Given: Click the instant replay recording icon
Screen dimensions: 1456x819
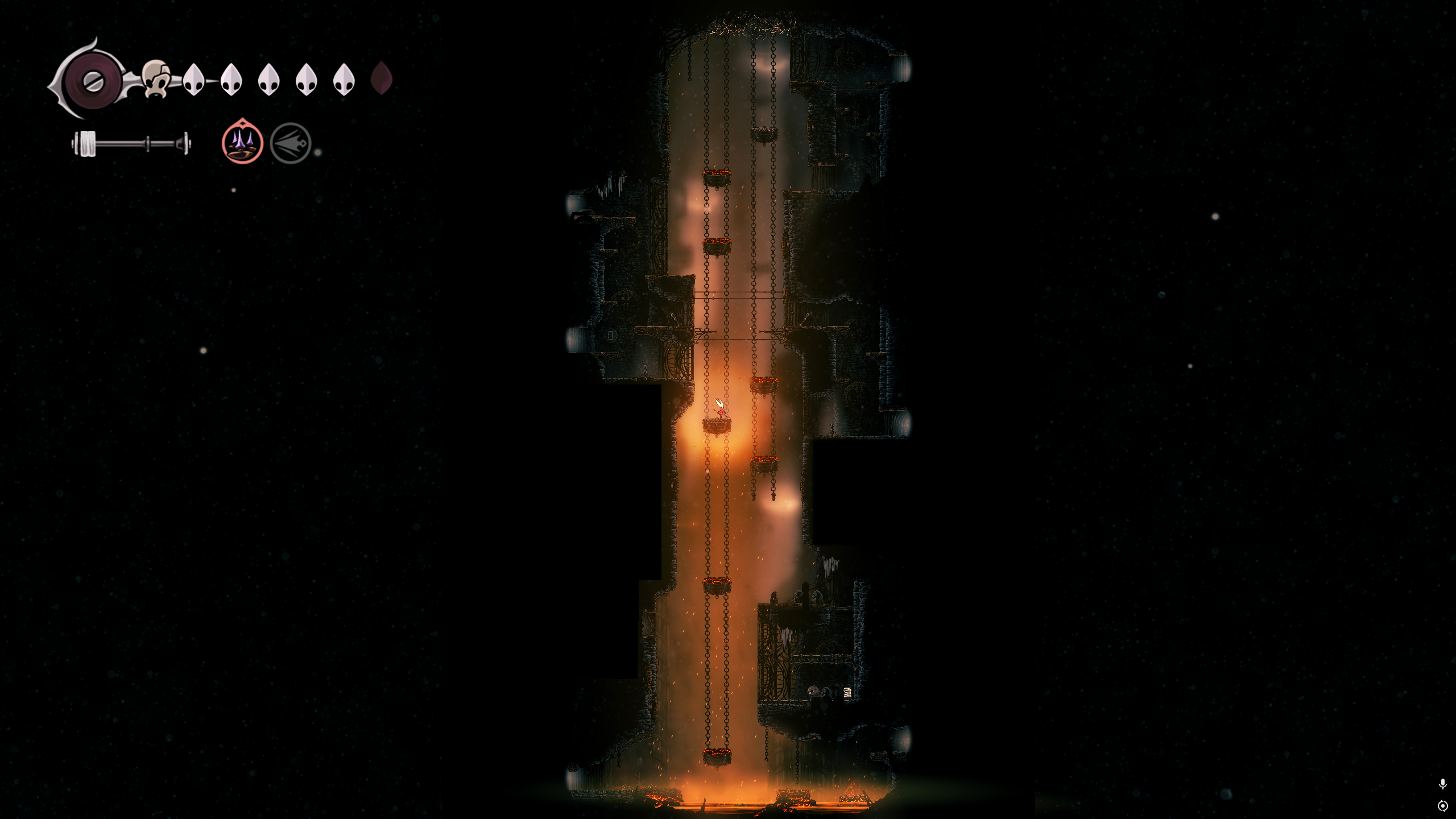Looking at the screenshot, I should tap(1442, 806).
